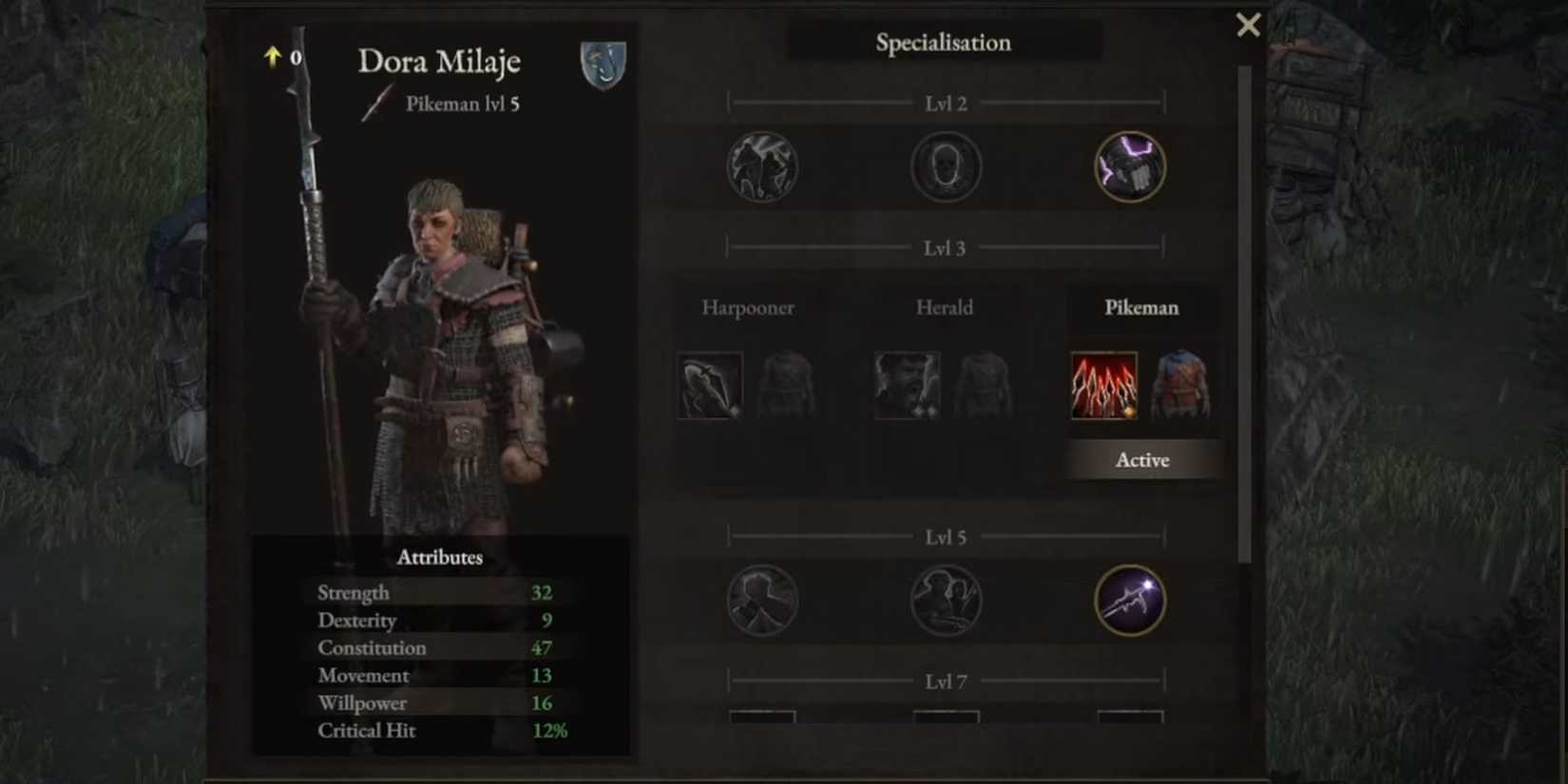Select the leftmost Lvl 5 perk icon
Viewport: 1568px width, 784px height.
(x=762, y=602)
